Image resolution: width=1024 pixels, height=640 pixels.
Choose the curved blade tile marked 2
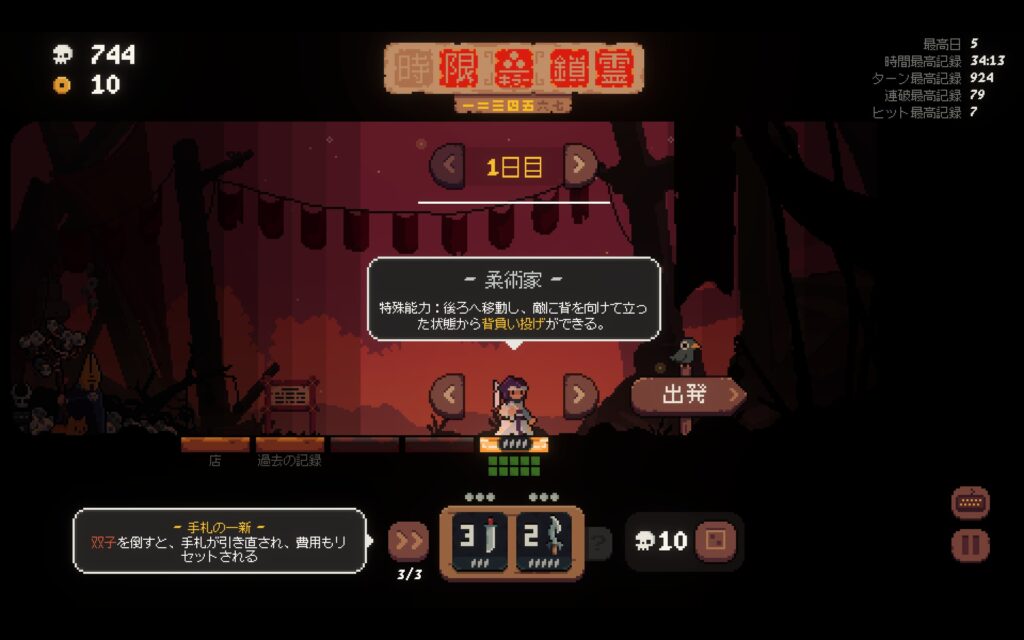click(x=544, y=541)
